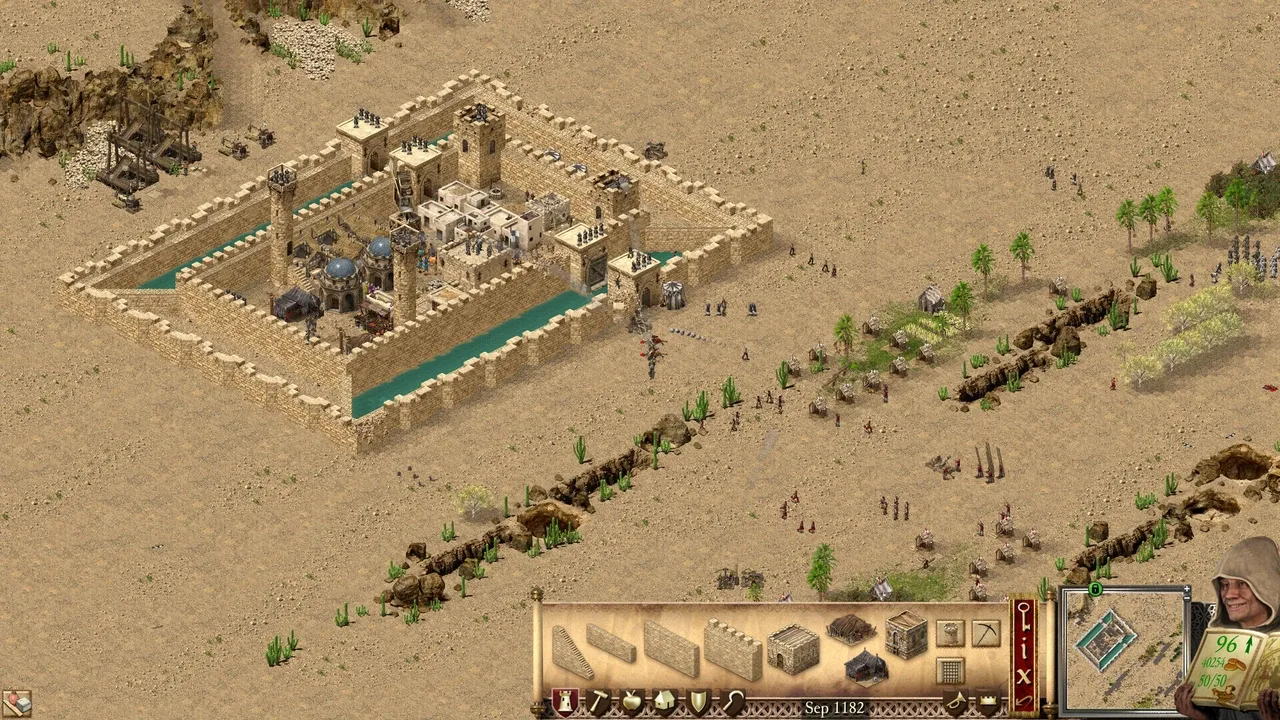Image resolution: width=1280 pixels, height=720 pixels.
Task: Switch to the food apple tab
Action: pyautogui.click(x=631, y=702)
